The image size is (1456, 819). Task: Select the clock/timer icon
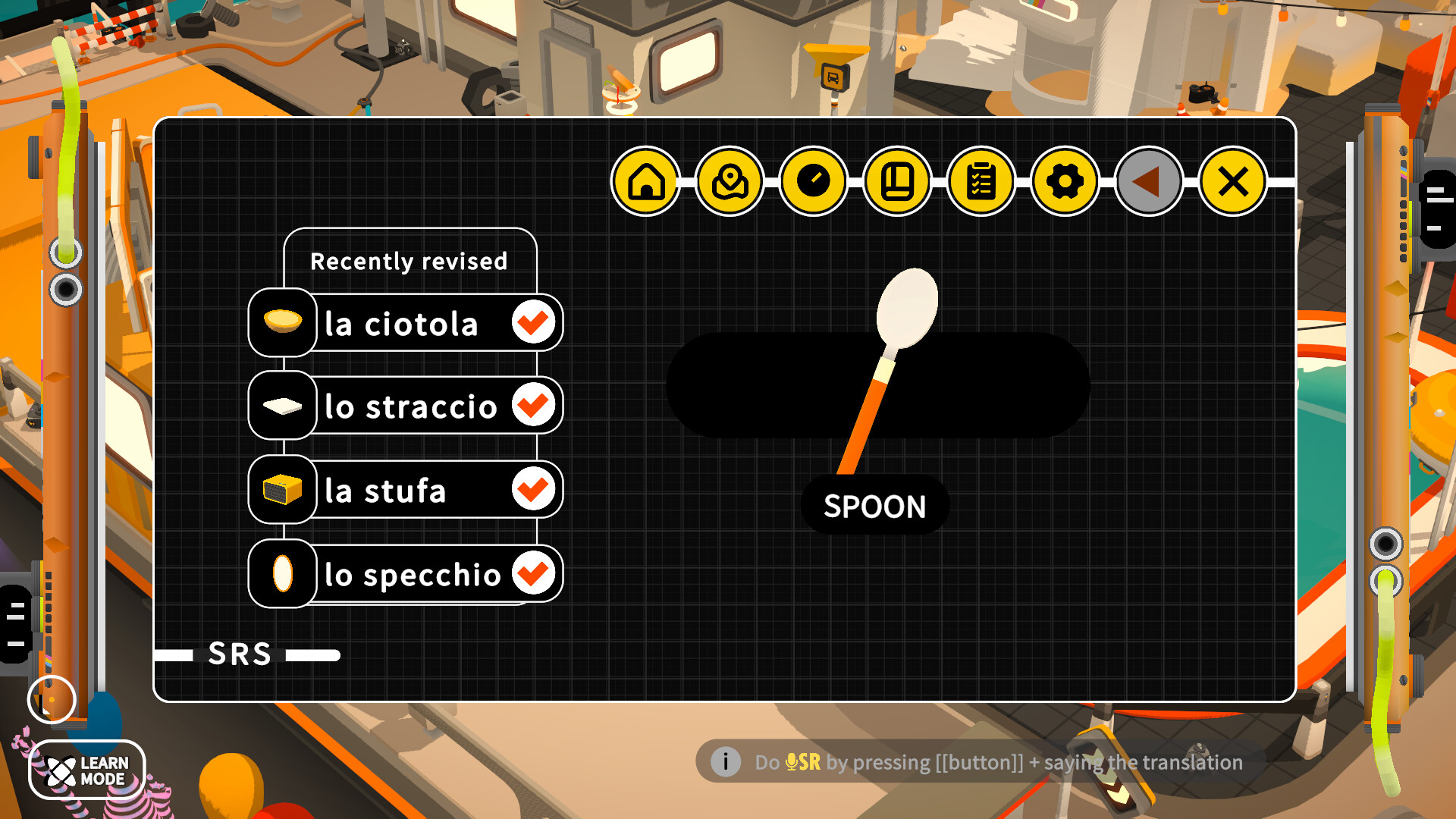coord(814,181)
